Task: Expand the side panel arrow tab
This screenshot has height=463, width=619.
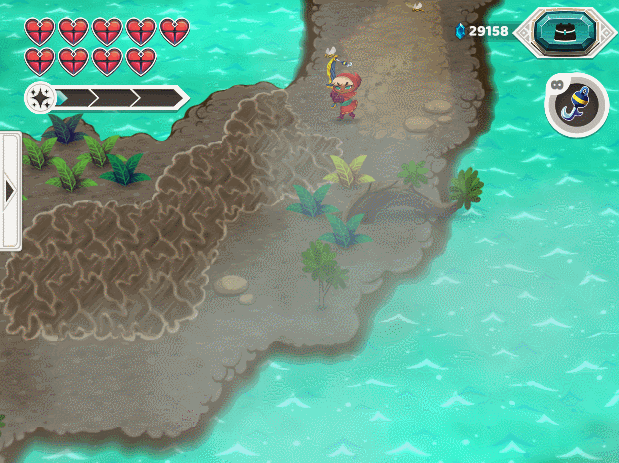Action: point(10,190)
